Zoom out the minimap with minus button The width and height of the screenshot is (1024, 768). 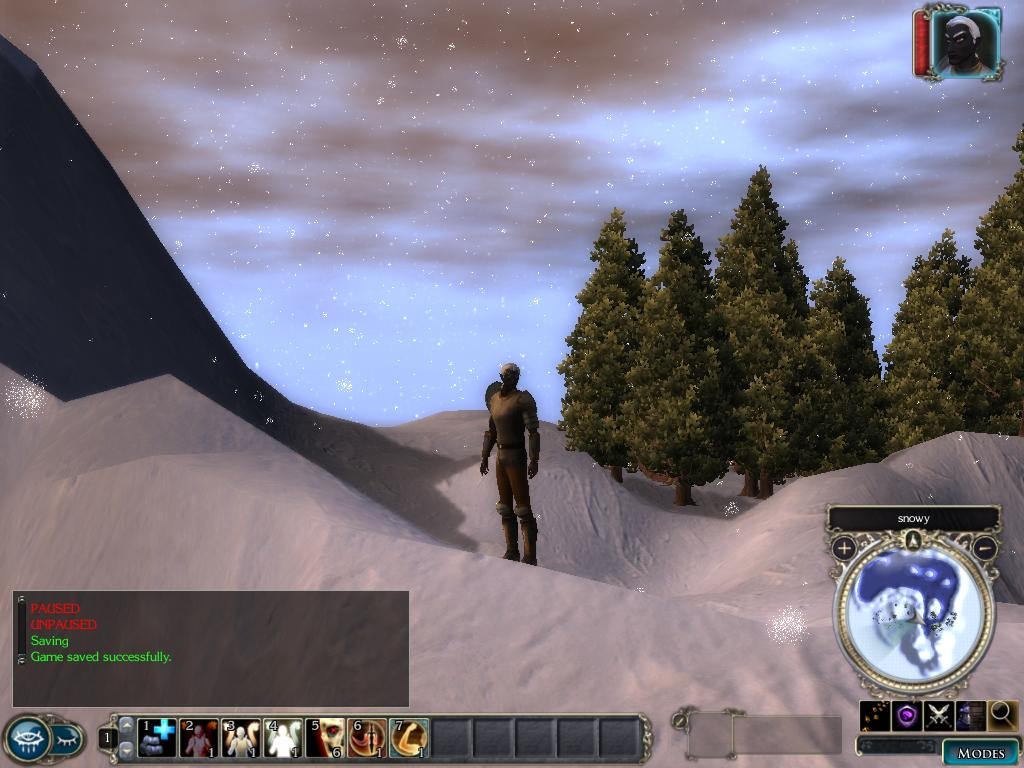[985, 548]
